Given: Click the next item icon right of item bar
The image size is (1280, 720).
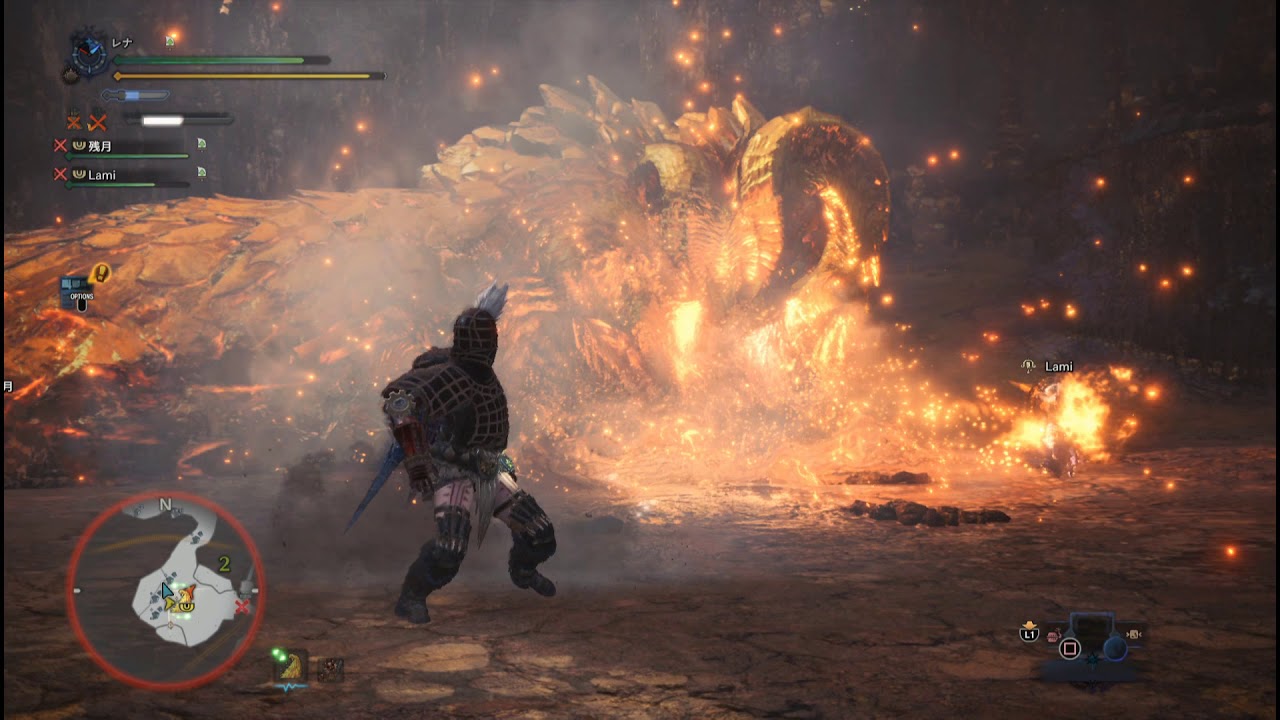Looking at the screenshot, I should [x=1134, y=633].
